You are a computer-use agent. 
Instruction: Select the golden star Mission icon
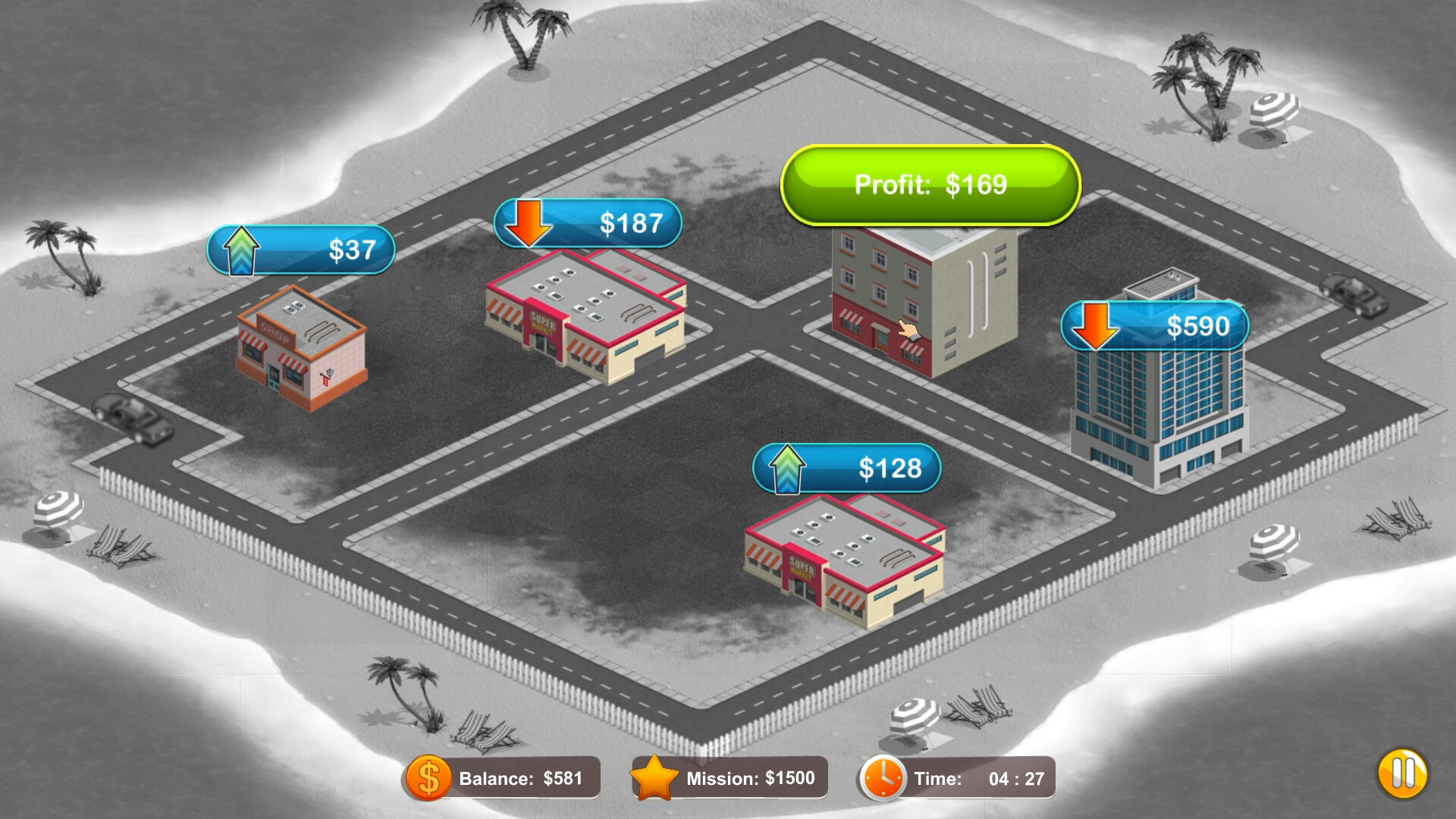click(x=657, y=777)
